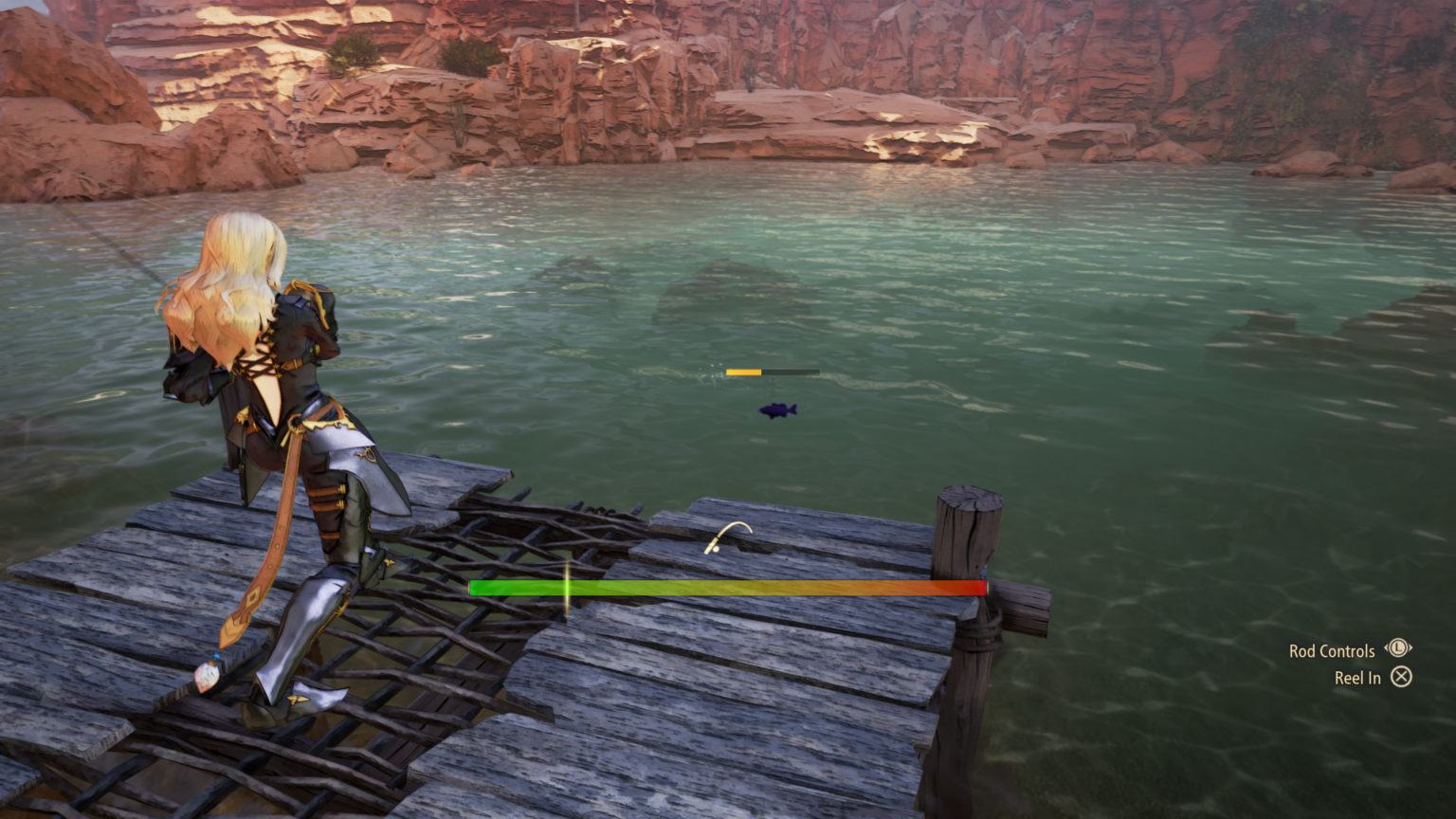The width and height of the screenshot is (1456, 819).
Task: Click the right arrow on the L-stick icon
Action: point(1410,647)
